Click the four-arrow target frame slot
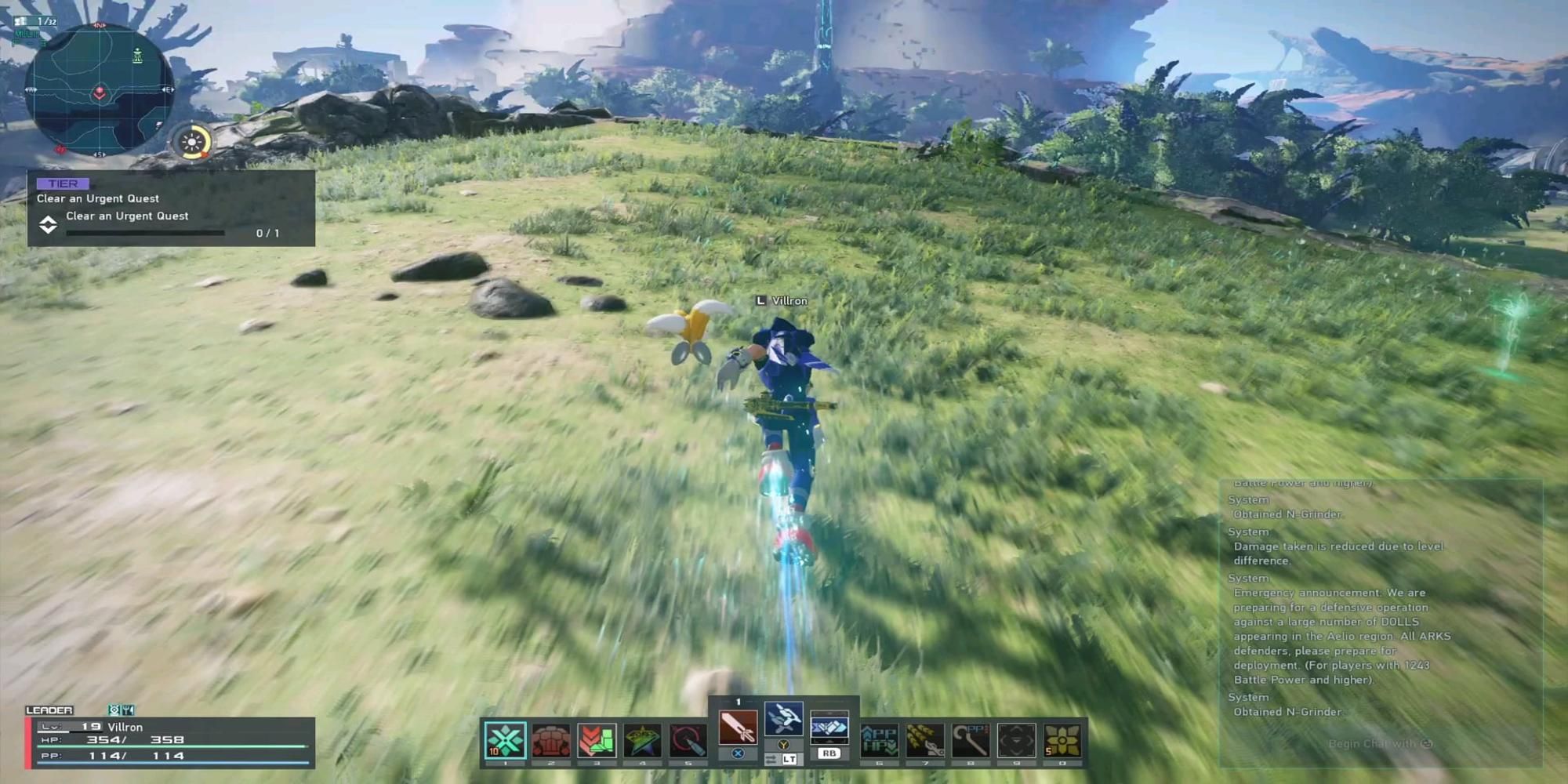The height and width of the screenshot is (784, 1568). [1016, 740]
